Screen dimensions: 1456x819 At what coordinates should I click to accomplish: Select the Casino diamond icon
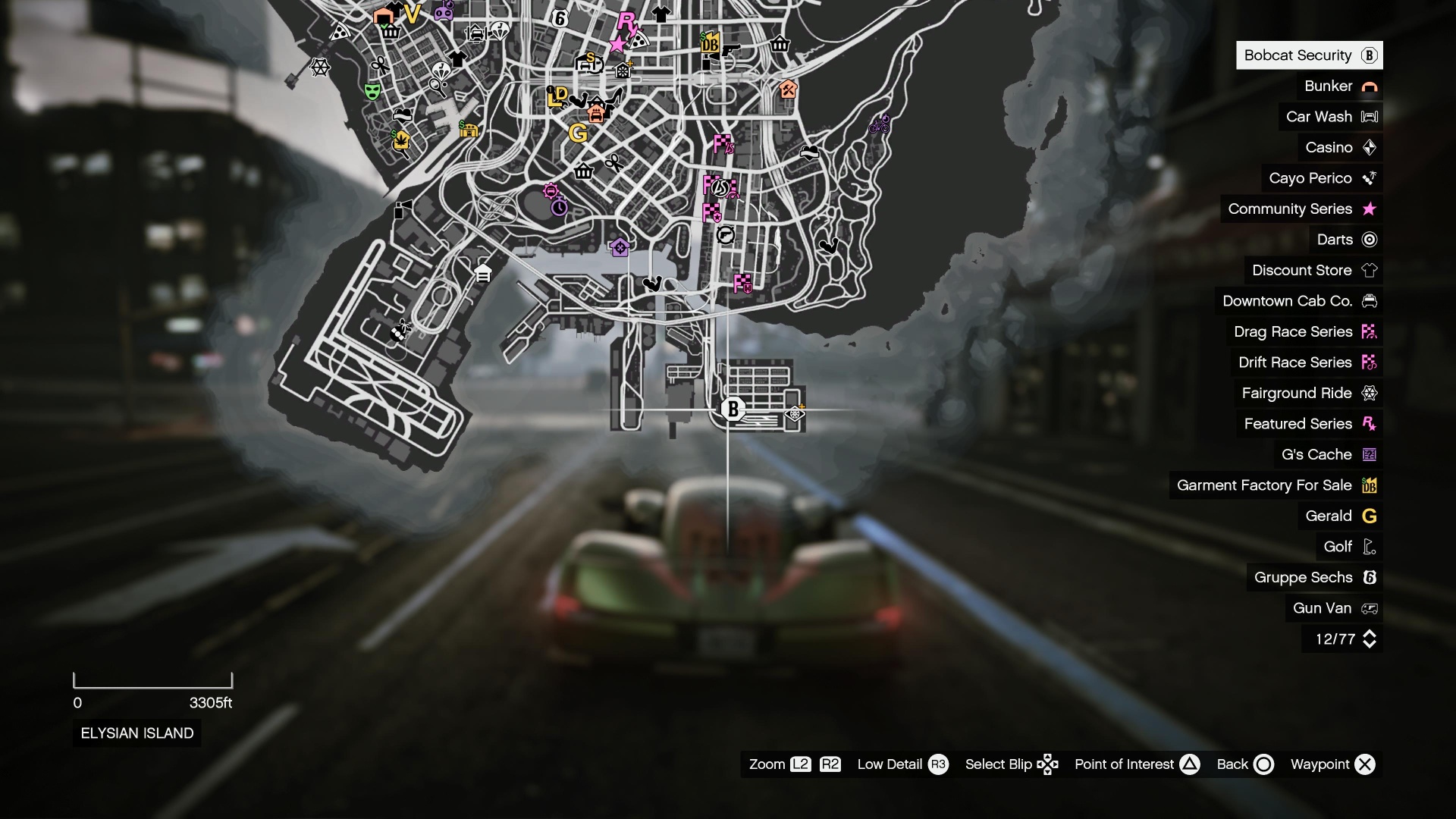1370,147
